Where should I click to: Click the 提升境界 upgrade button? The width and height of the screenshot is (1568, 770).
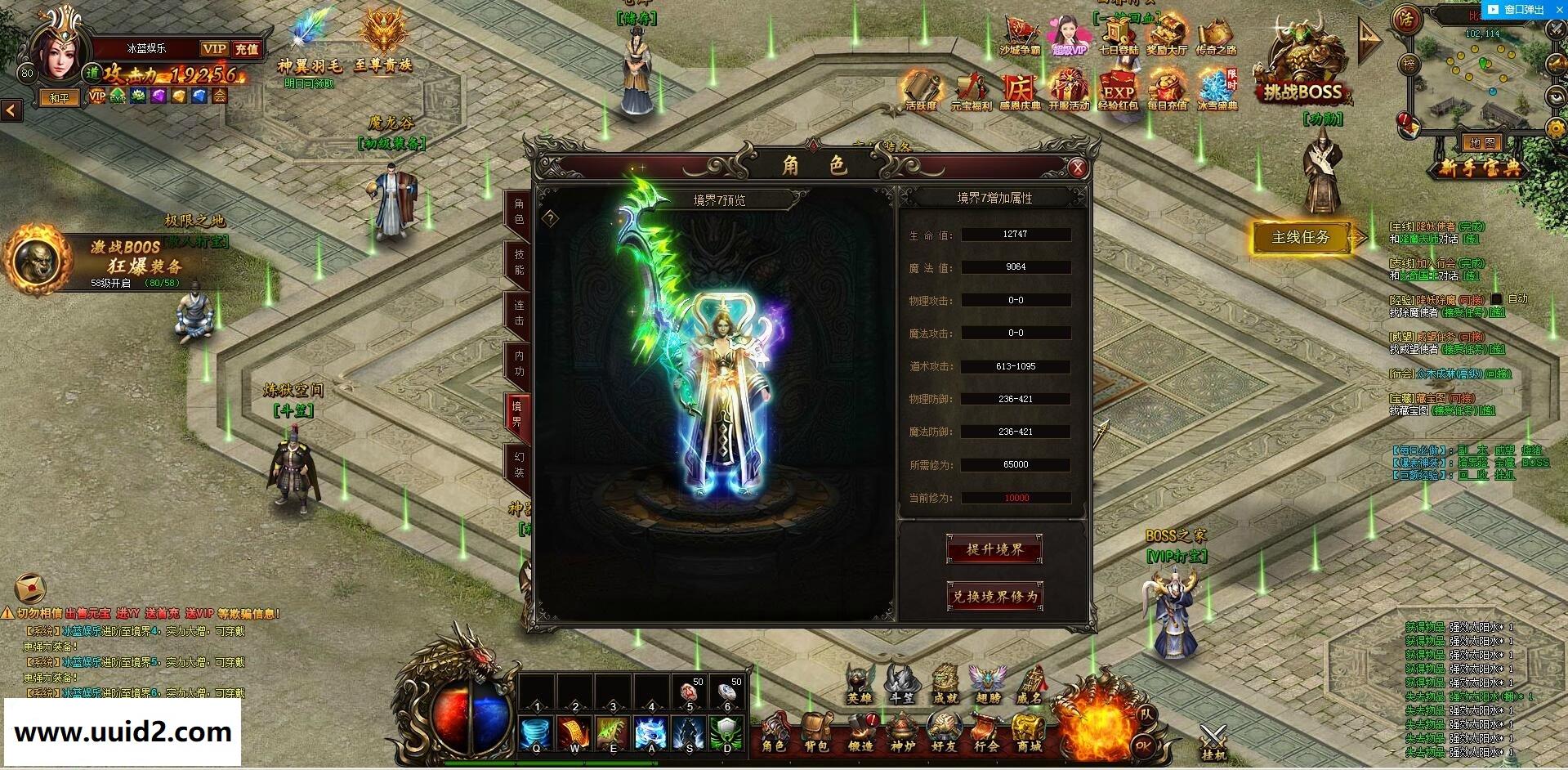(994, 549)
